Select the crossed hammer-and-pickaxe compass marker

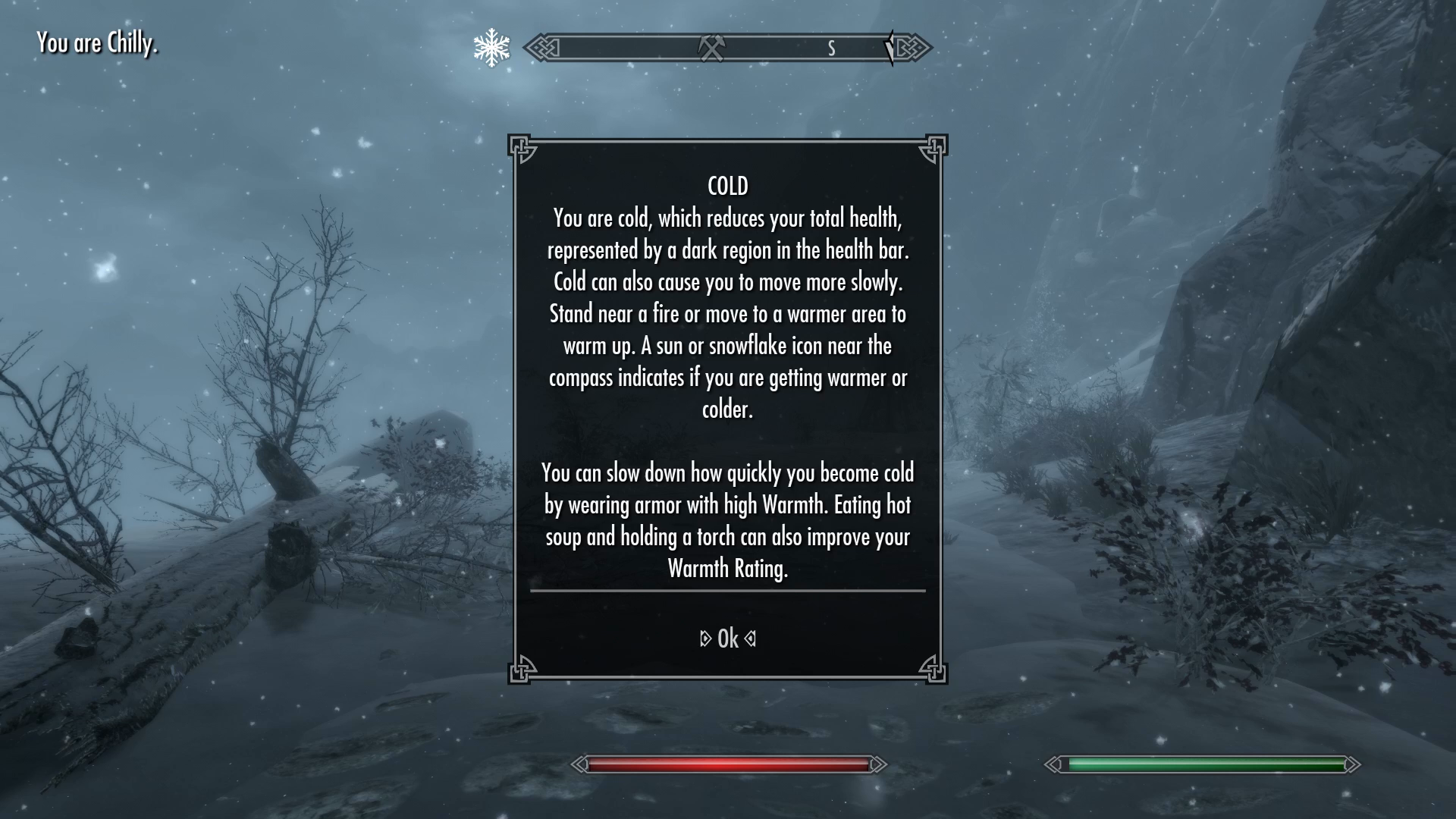[711, 46]
